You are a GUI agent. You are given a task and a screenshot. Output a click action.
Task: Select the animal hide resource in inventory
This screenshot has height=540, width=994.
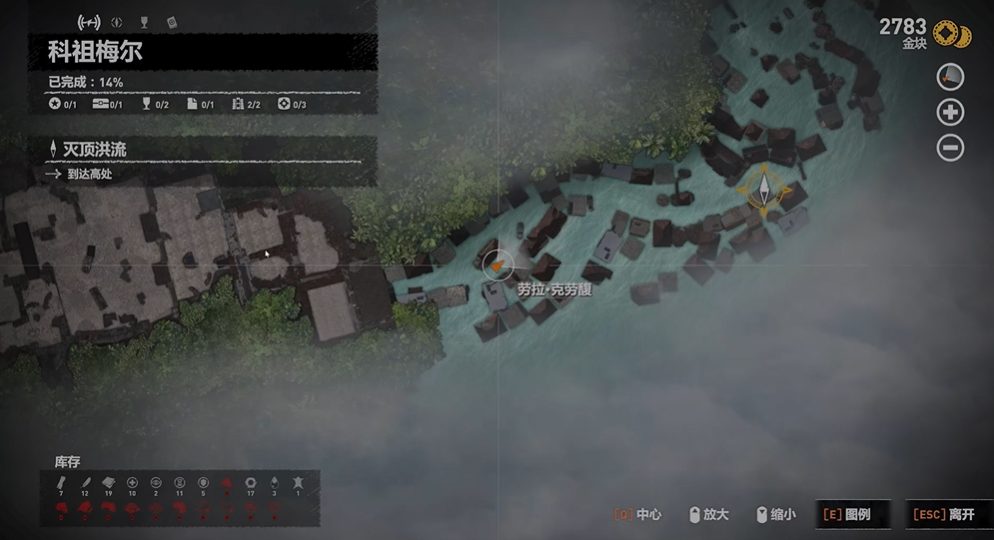[x=297, y=485]
